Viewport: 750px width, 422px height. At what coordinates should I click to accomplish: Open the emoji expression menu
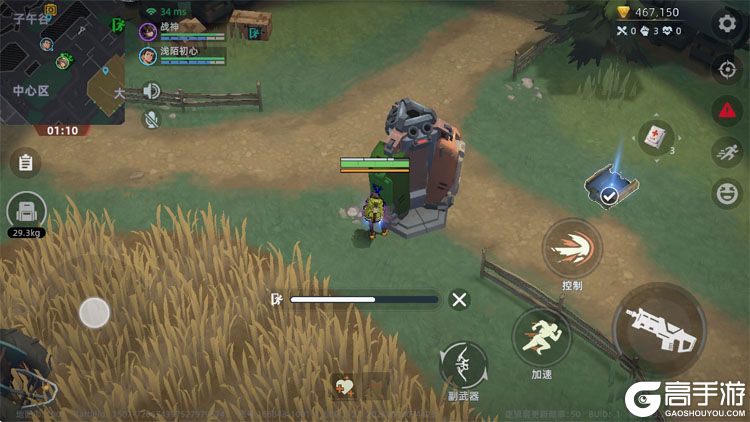pos(726,193)
